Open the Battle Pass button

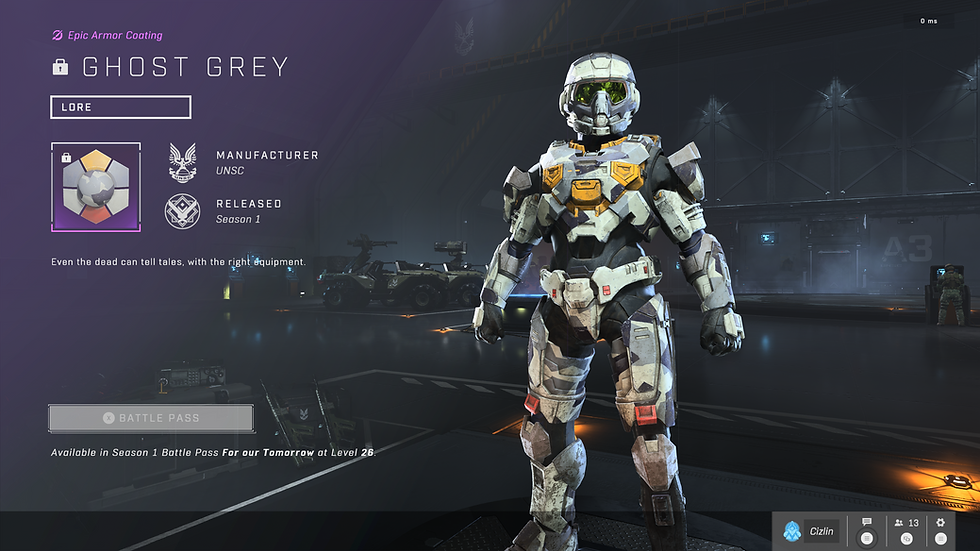point(151,418)
